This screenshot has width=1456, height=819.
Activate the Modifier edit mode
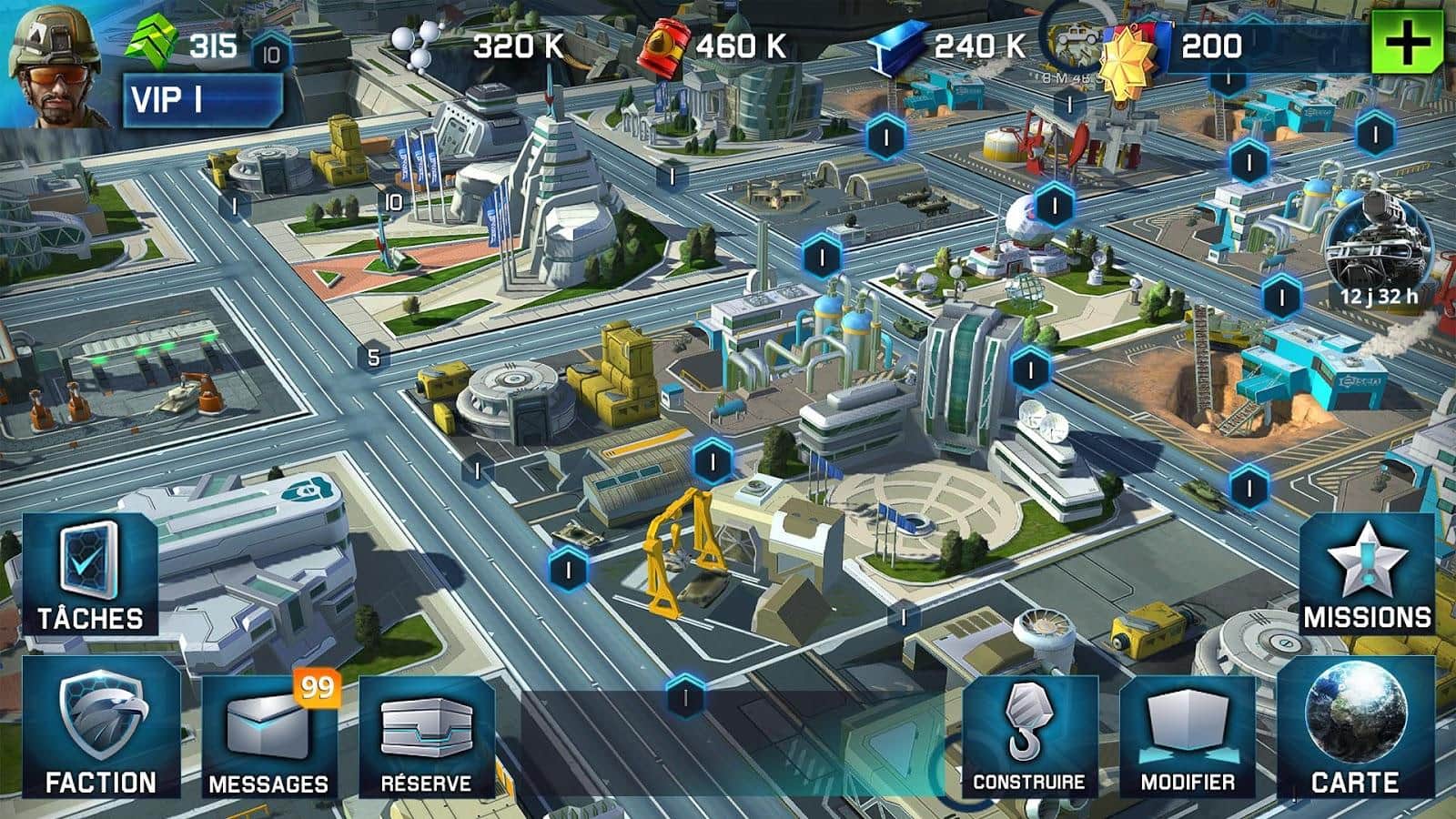pyautogui.click(x=1188, y=737)
